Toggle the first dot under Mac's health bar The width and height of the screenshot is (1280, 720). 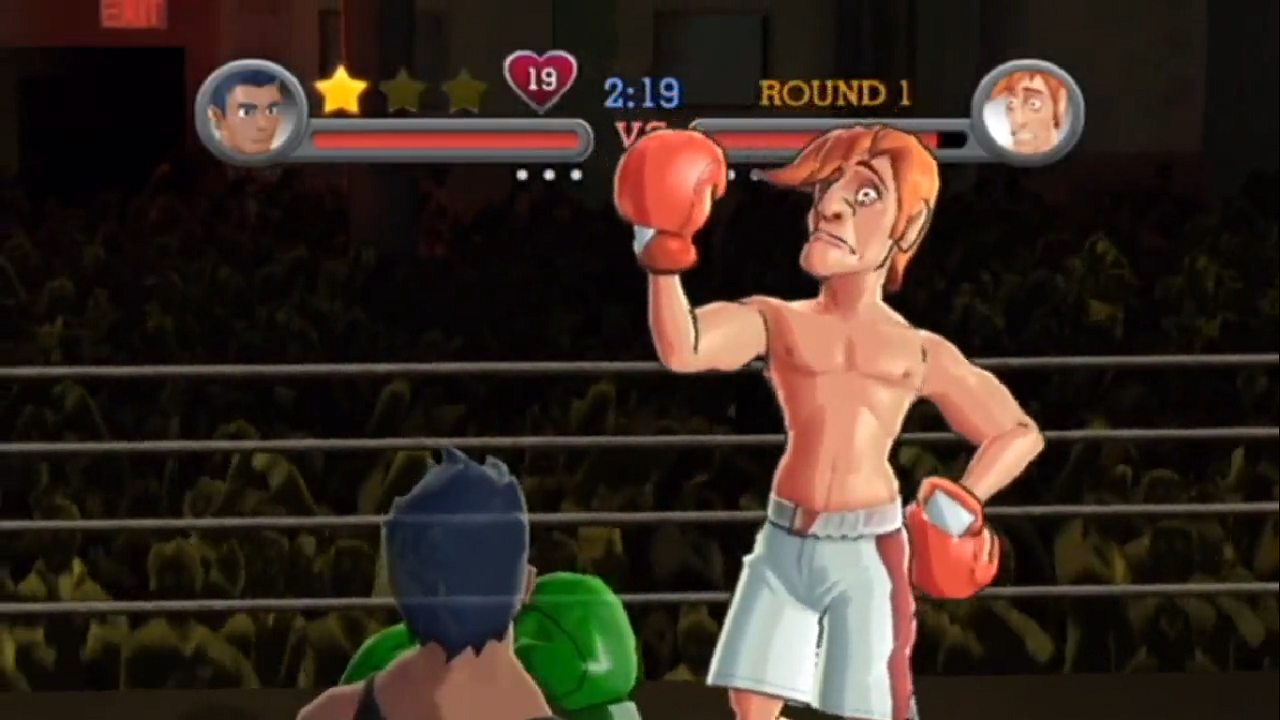(x=523, y=175)
